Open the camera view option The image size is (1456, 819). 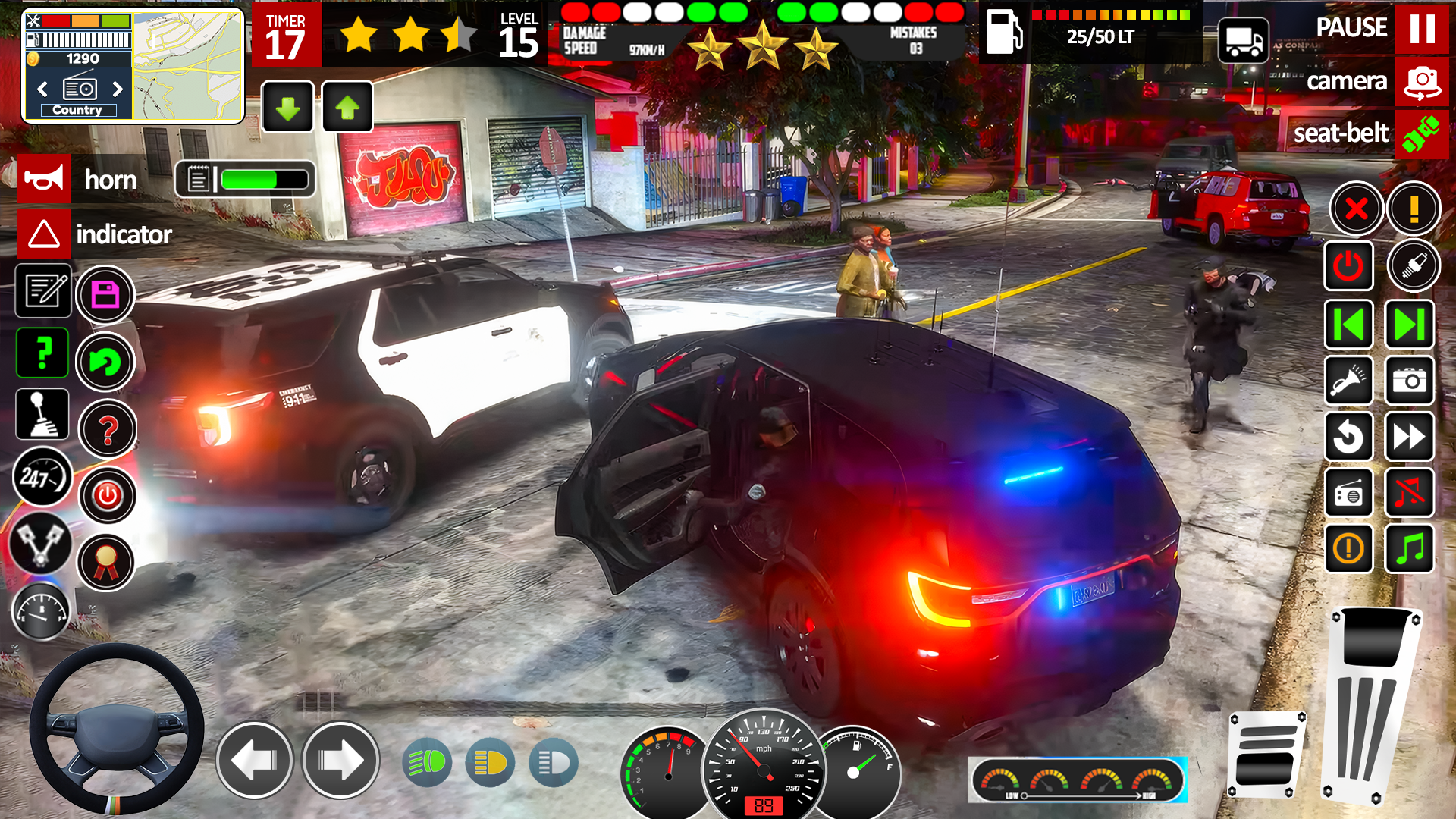point(1422,82)
